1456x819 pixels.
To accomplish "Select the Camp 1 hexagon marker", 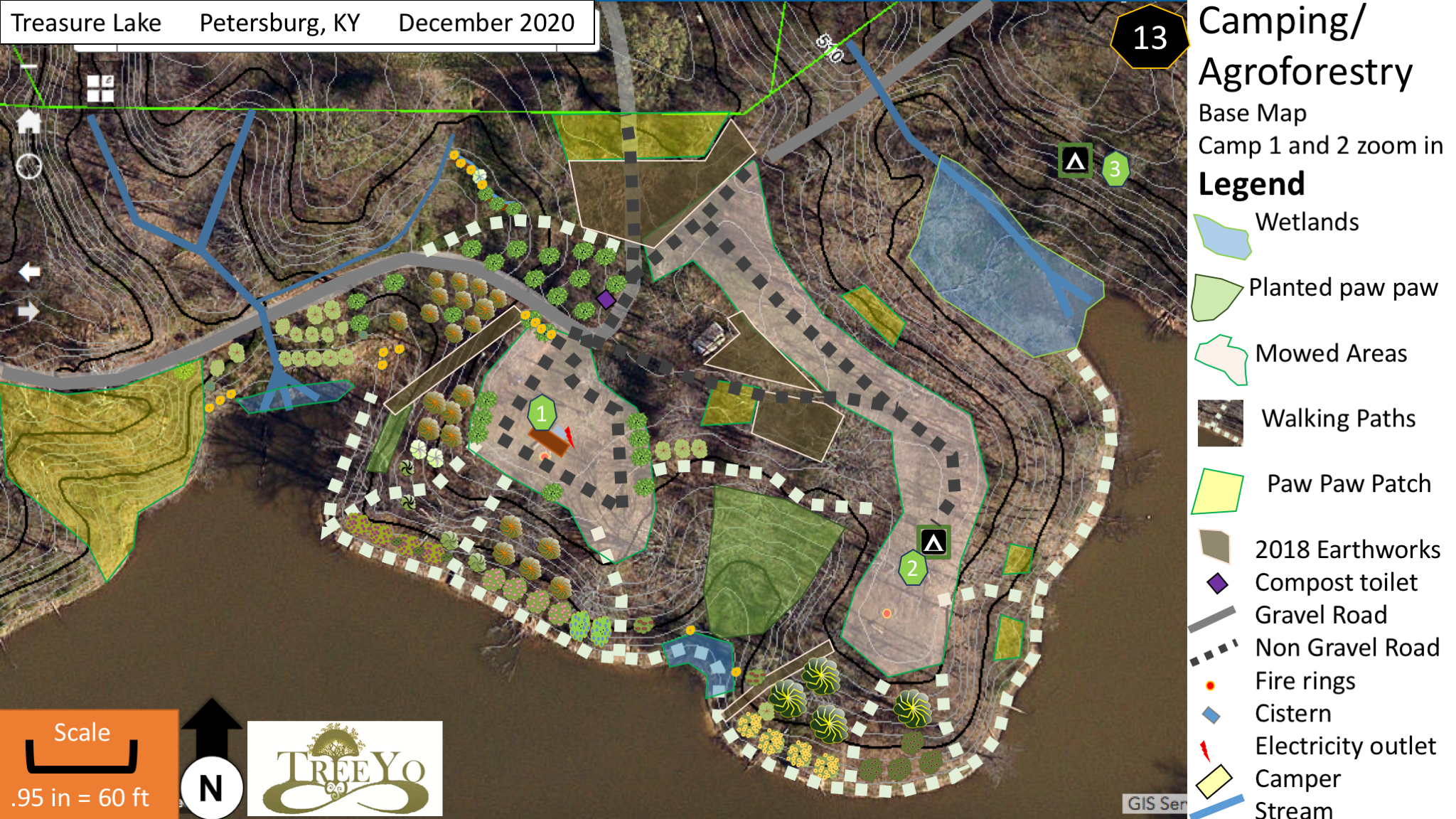I will [542, 413].
